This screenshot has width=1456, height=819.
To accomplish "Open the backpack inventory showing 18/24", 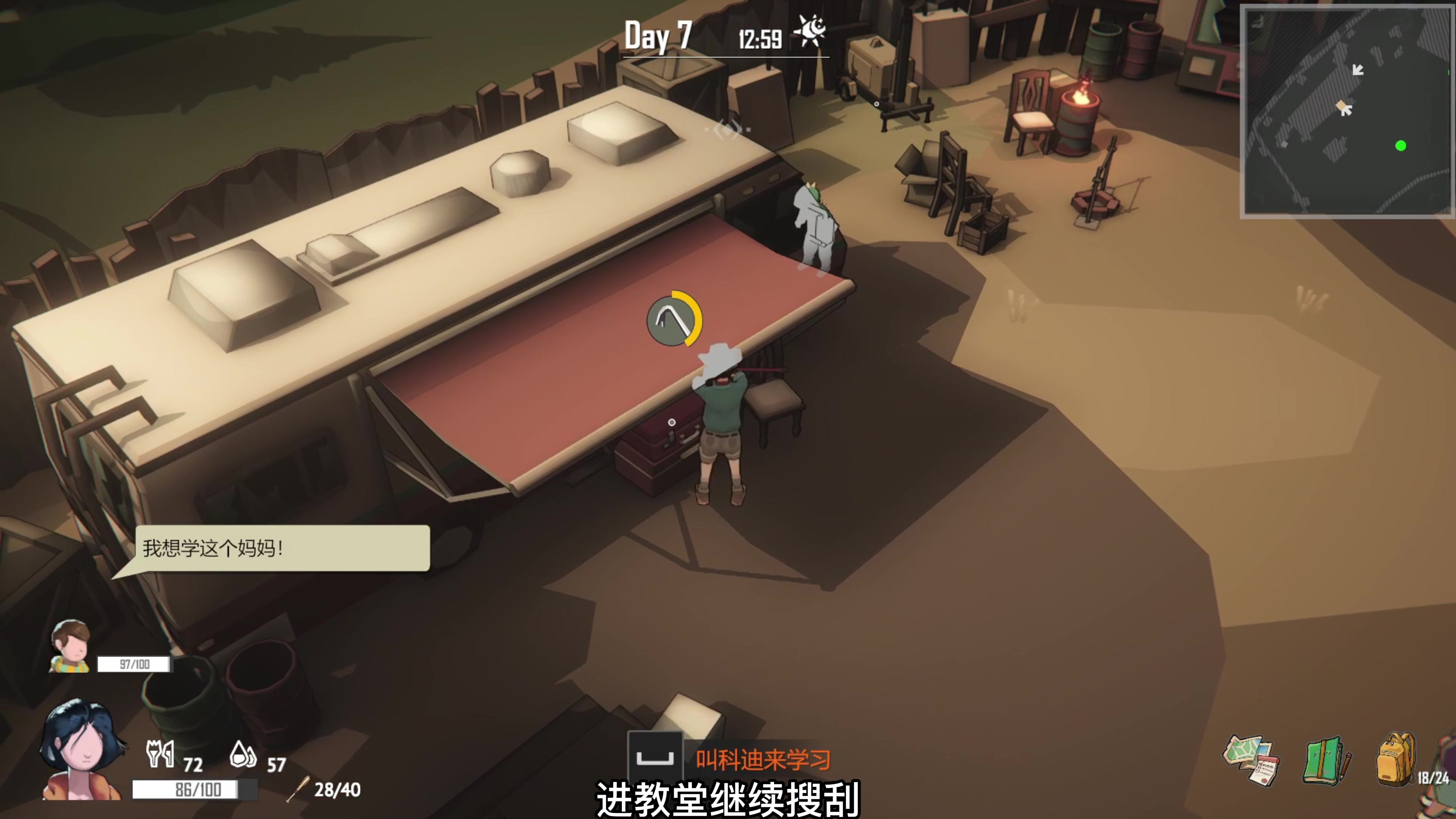I will [1396, 758].
